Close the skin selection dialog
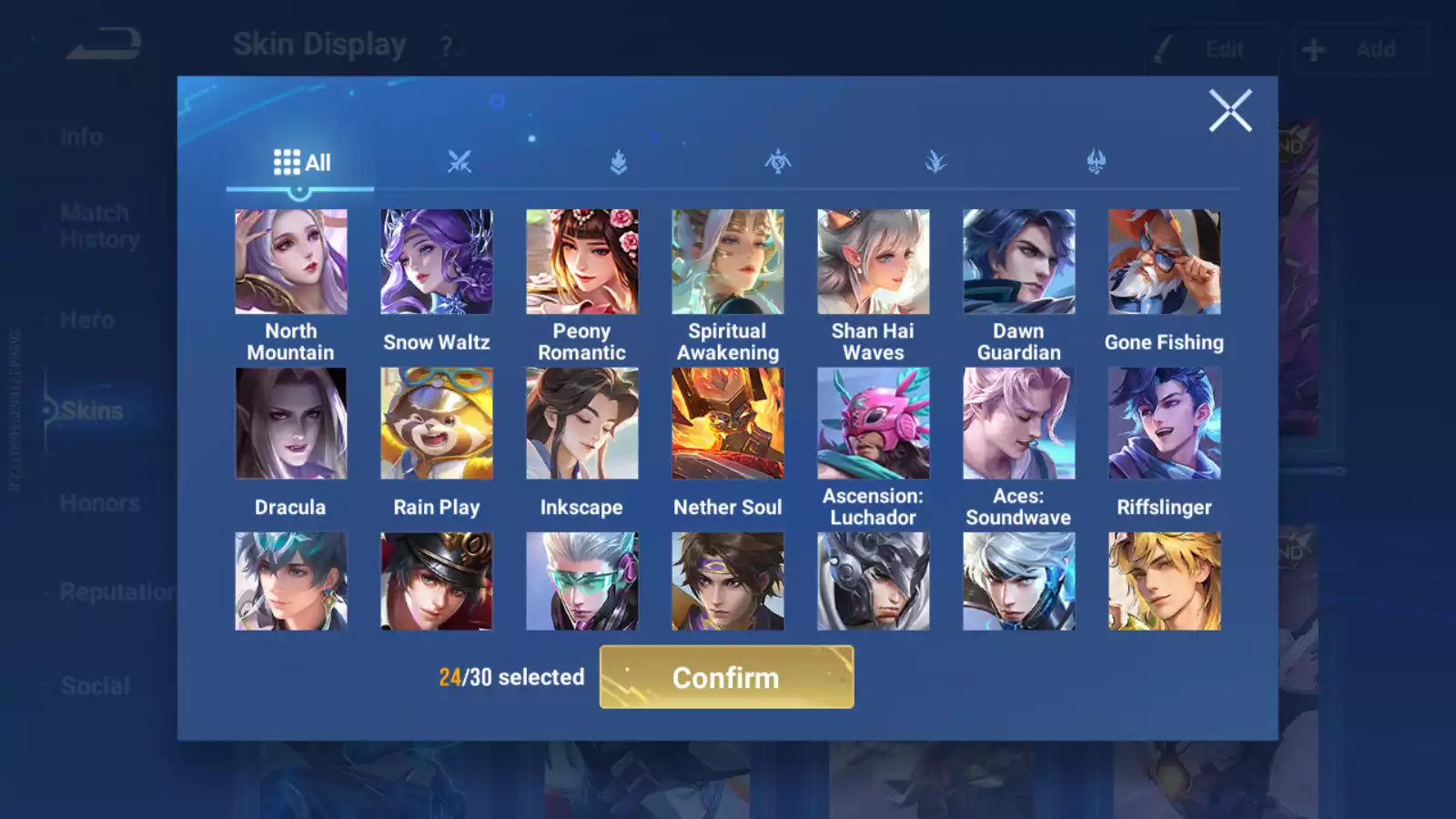1456x819 pixels. click(x=1230, y=111)
